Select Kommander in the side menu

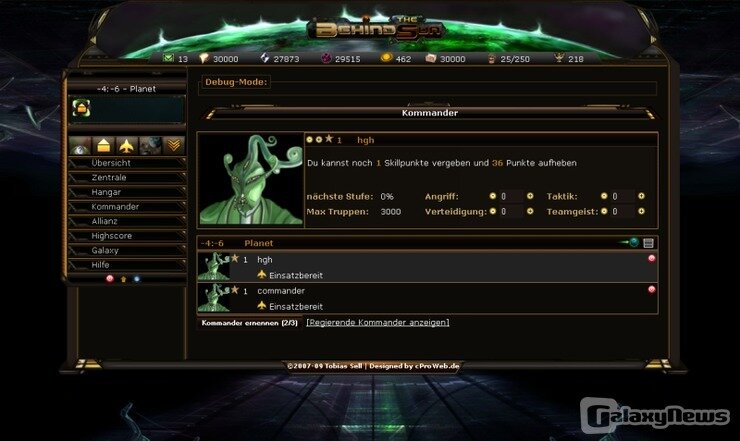click(115, 207)
